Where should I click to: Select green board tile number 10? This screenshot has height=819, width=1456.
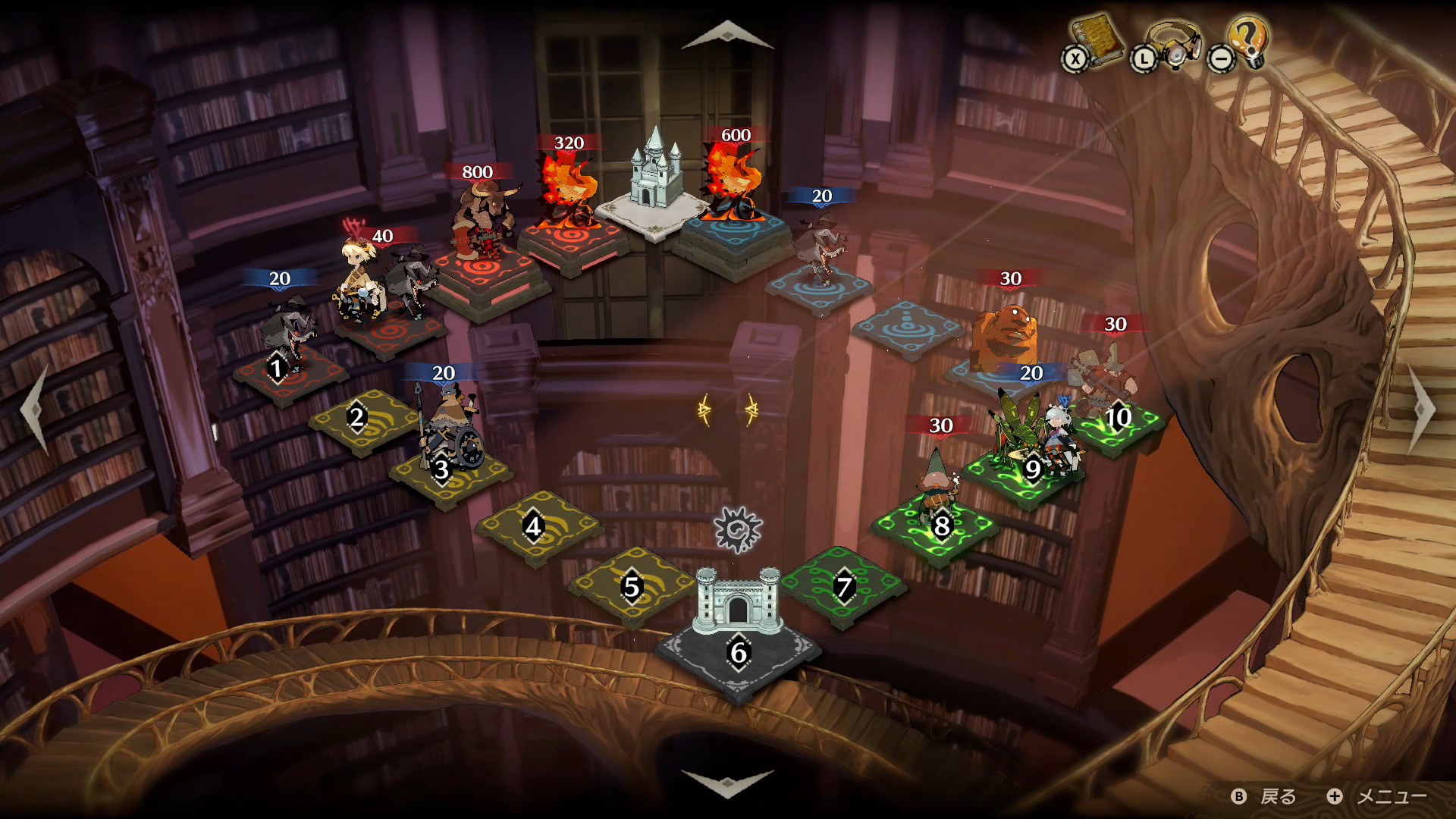click(x=1118, y=419)
